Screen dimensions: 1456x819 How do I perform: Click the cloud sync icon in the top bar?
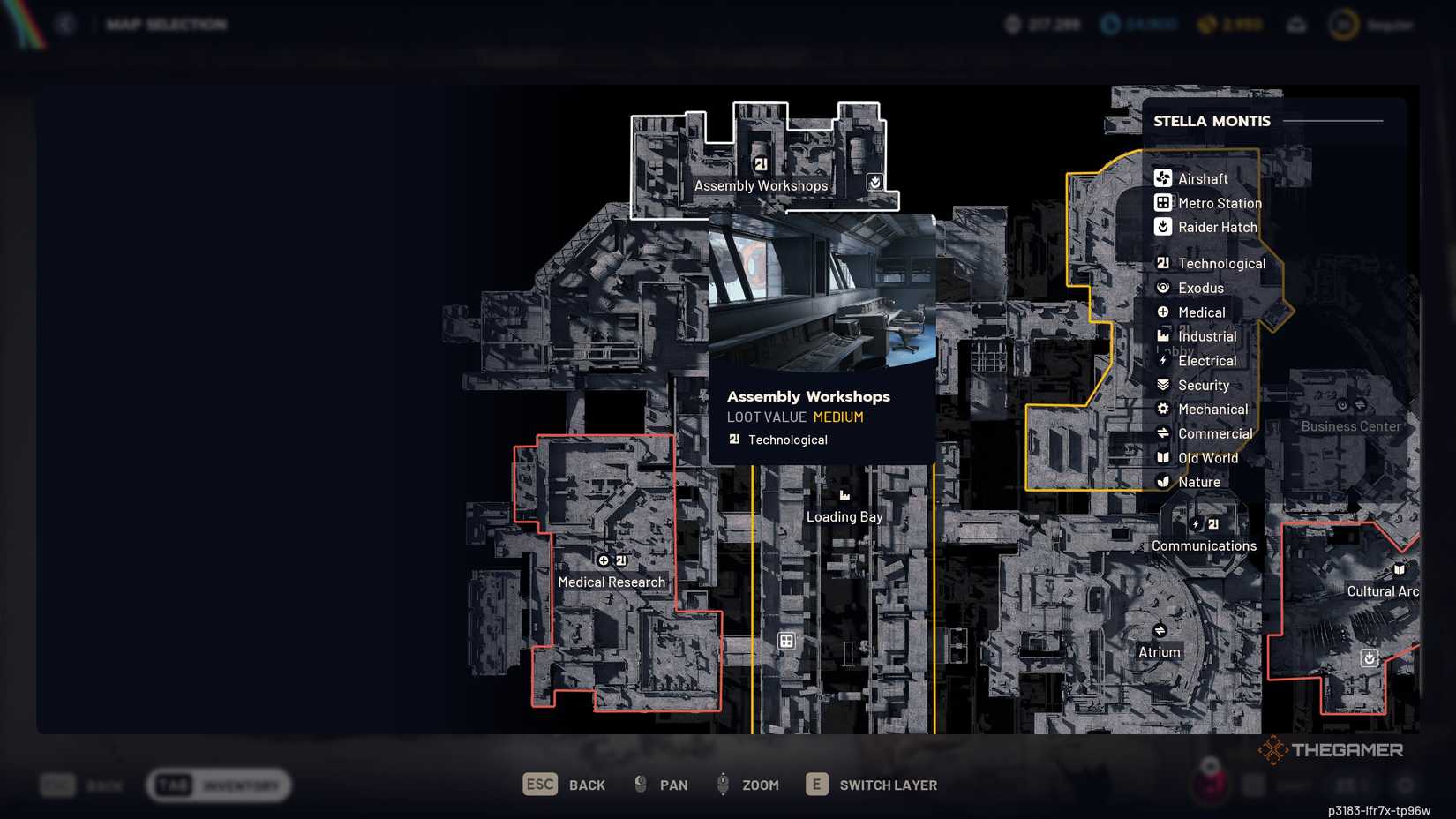[1296, 25]
